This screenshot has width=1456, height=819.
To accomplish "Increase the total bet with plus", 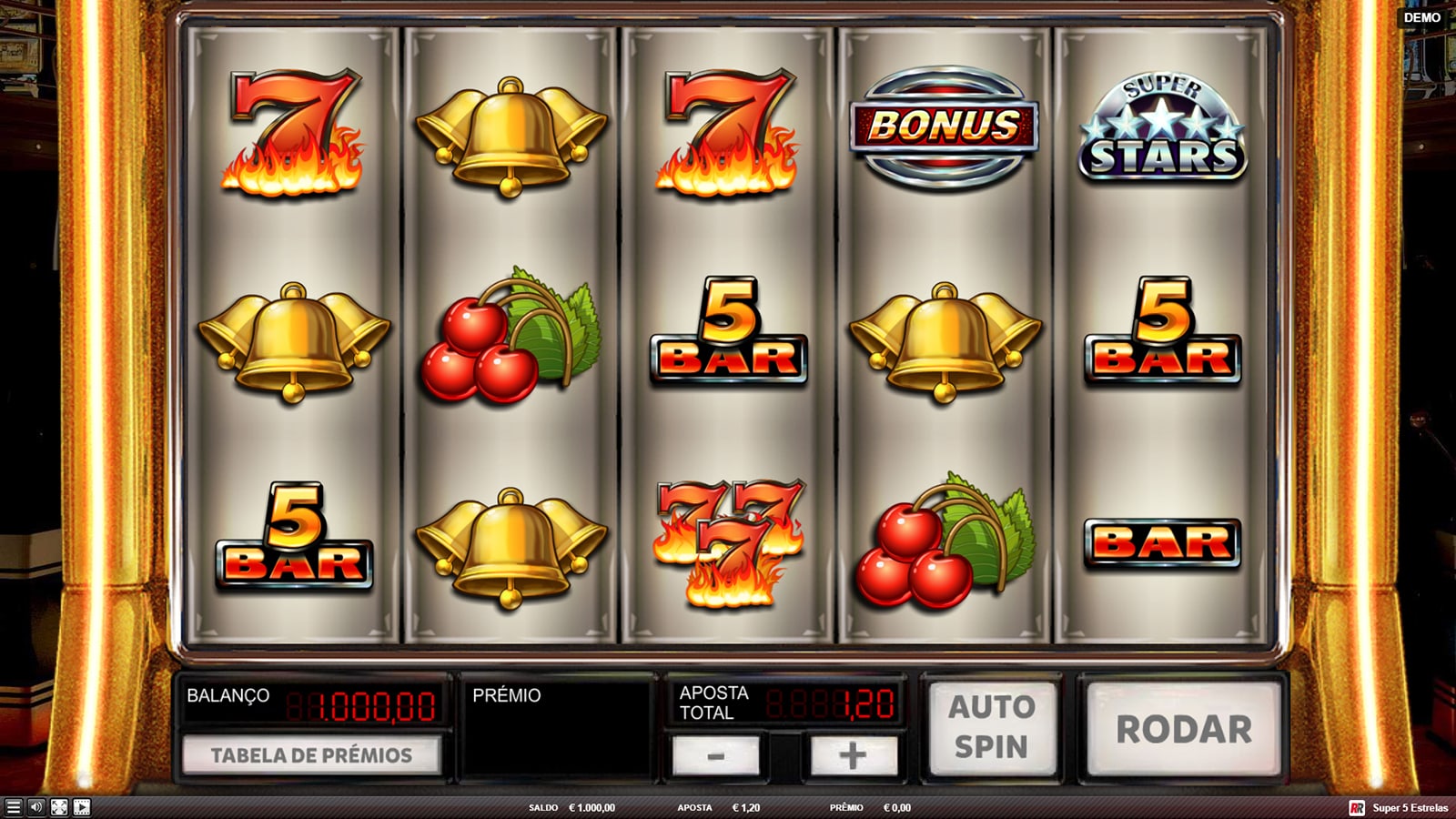I will [853, 756].
